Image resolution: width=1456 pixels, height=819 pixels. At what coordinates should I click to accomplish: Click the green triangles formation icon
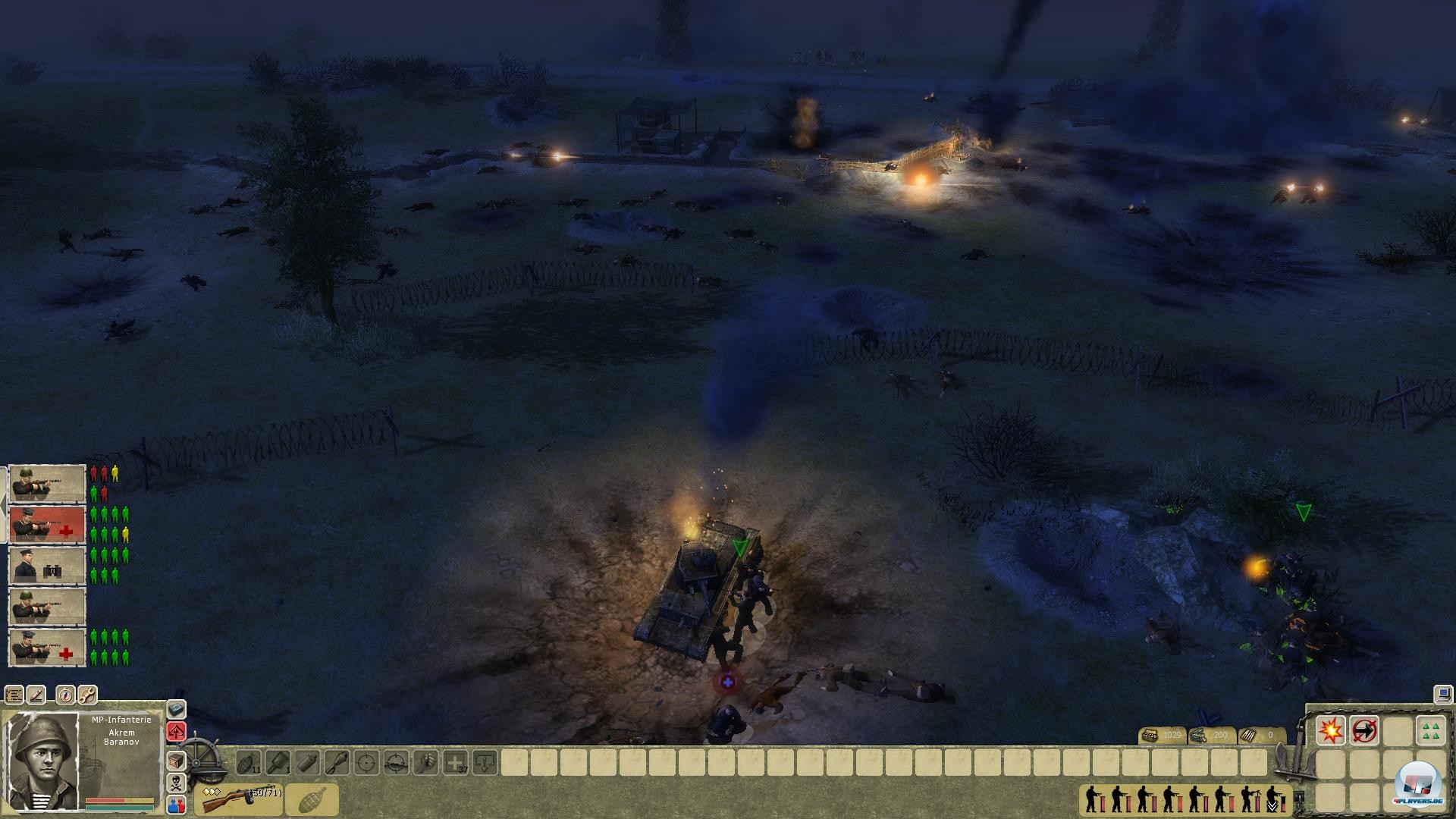(x=1429, y=730)
